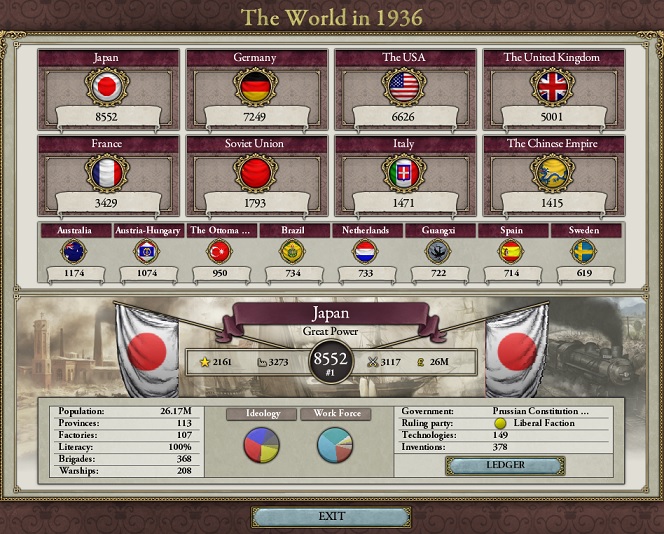
Task: Pick the Guangxi flag shield
Action: pos(438,251)
